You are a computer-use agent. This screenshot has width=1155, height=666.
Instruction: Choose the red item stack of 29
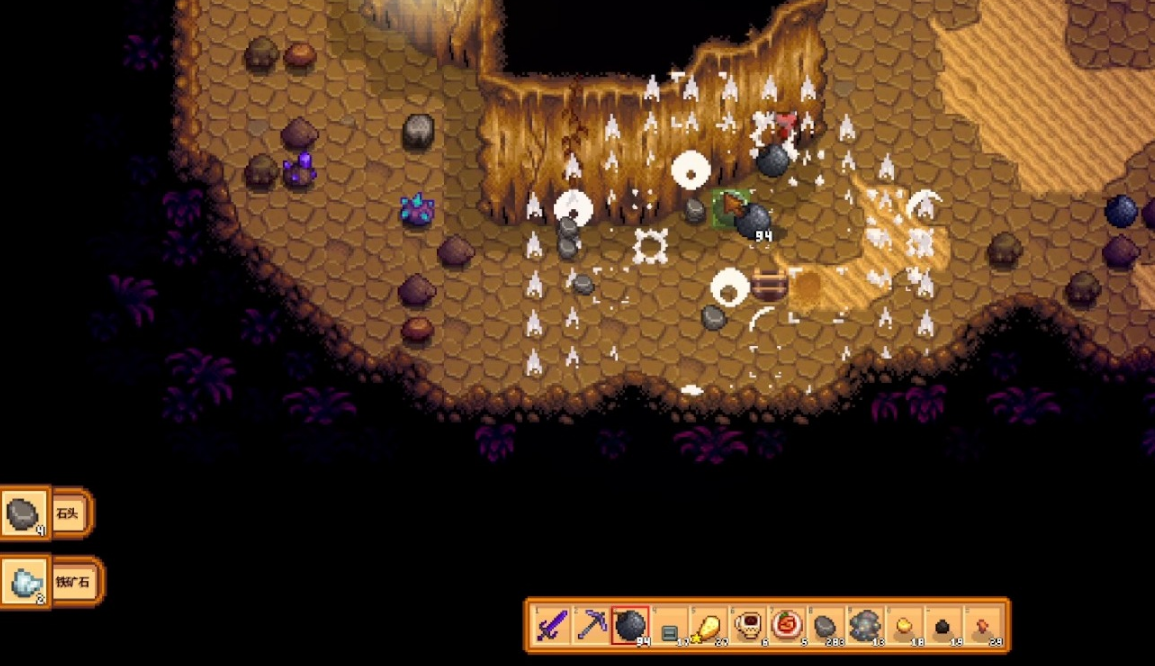[x=983, y=626]
